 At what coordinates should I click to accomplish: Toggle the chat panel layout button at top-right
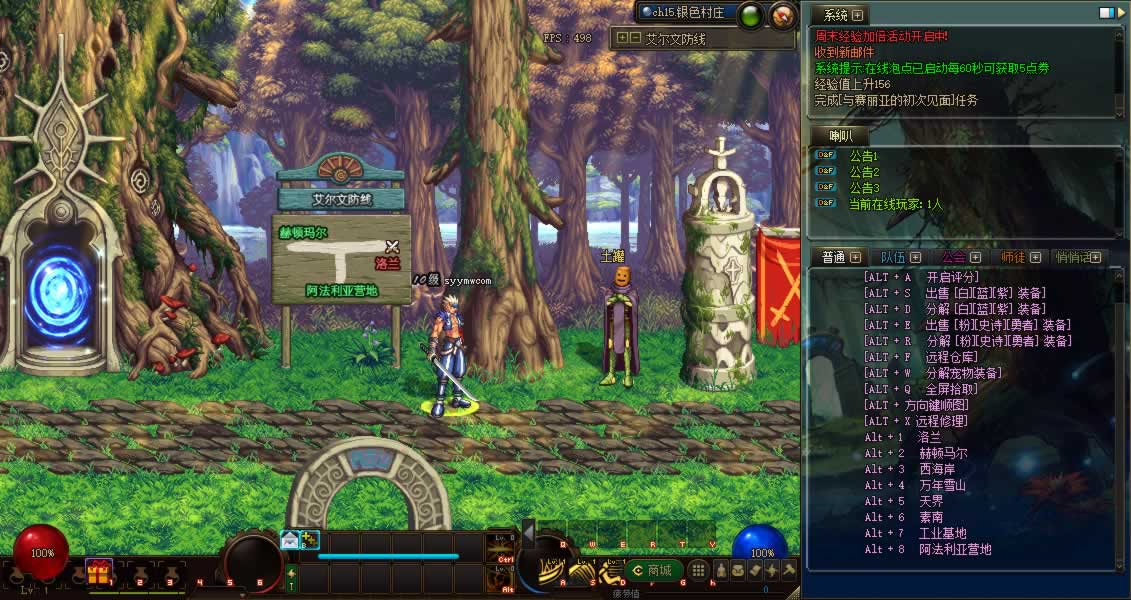[x=1106, y=13]
